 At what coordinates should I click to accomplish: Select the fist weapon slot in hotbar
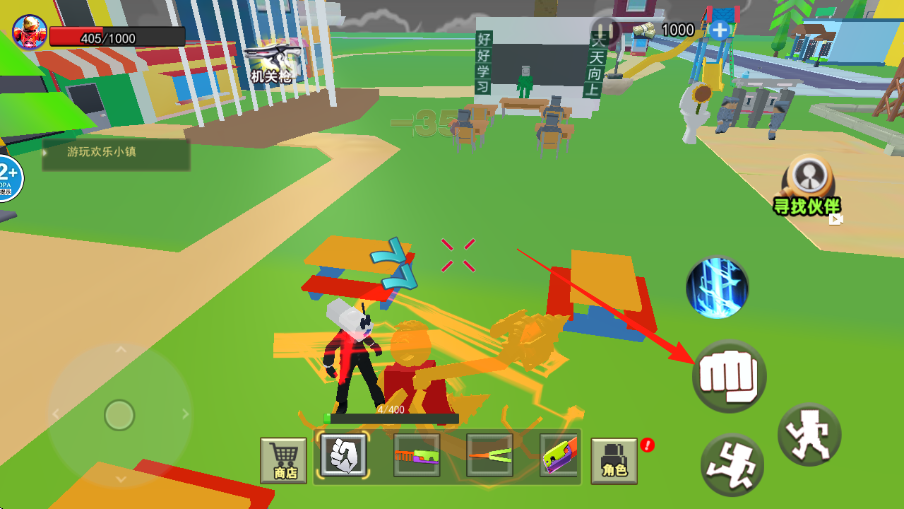344,456
